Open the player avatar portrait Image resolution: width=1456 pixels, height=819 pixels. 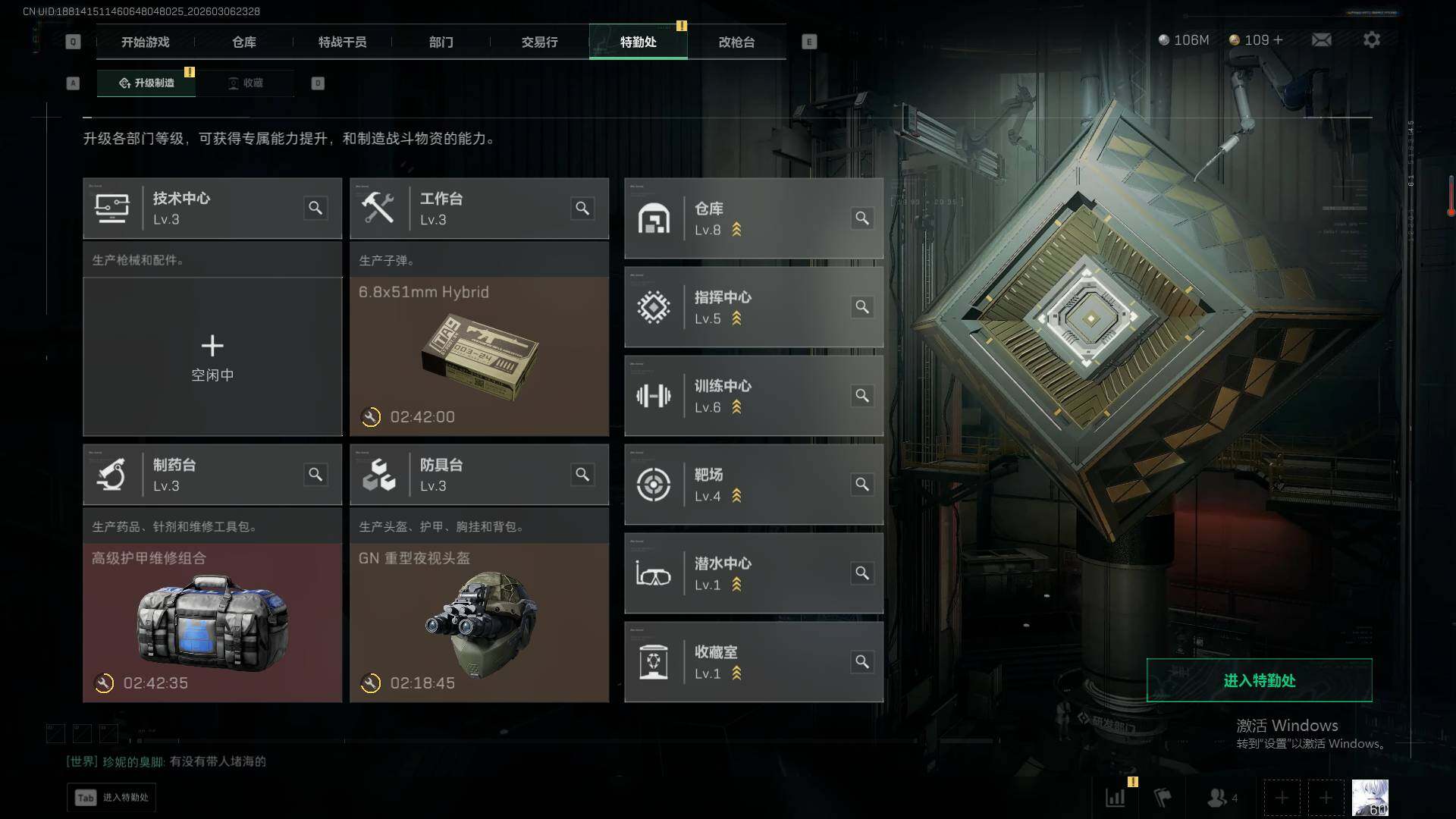coord(1370,798)
